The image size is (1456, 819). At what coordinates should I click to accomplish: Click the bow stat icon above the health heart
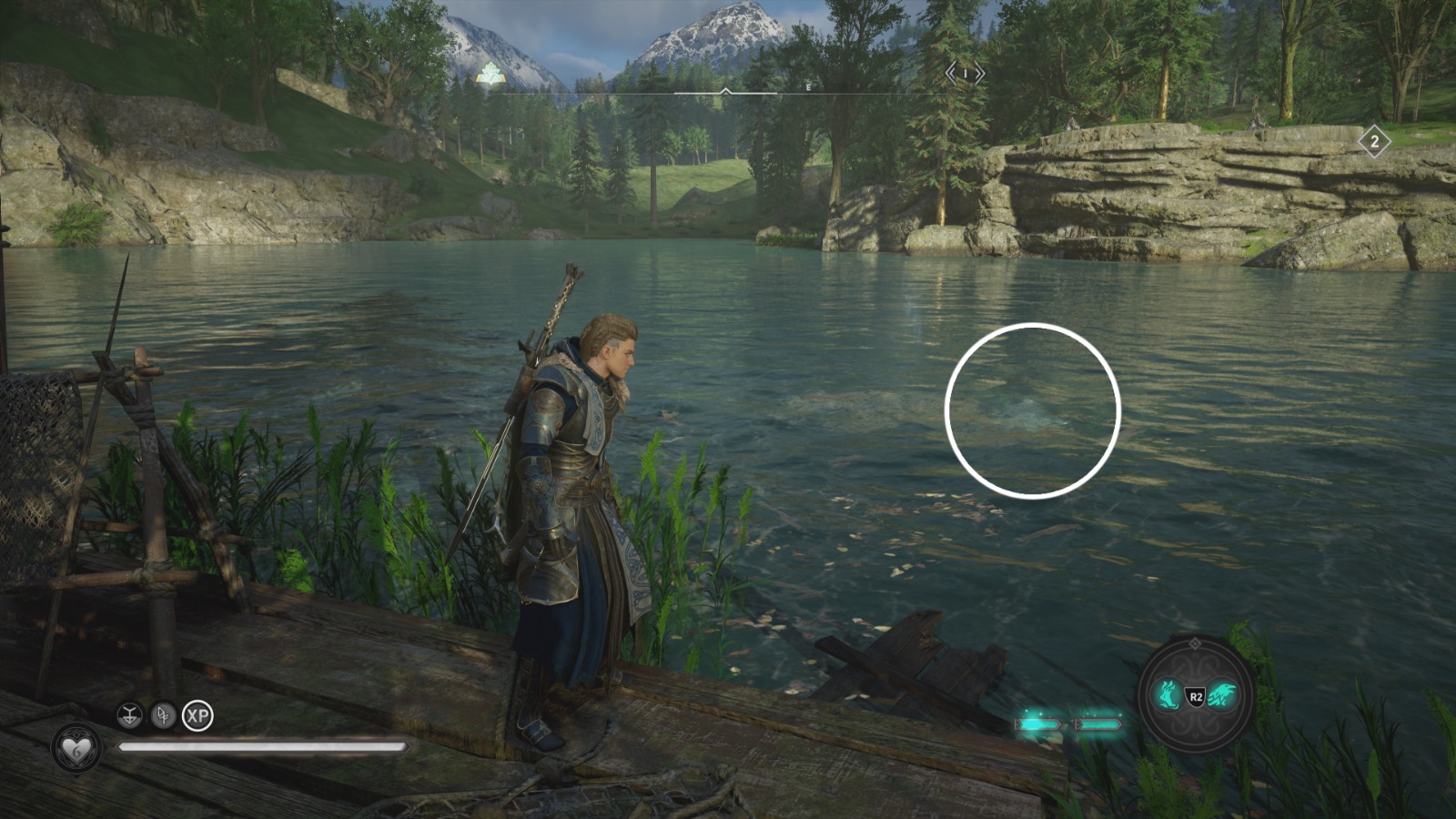tap(129, 715)
